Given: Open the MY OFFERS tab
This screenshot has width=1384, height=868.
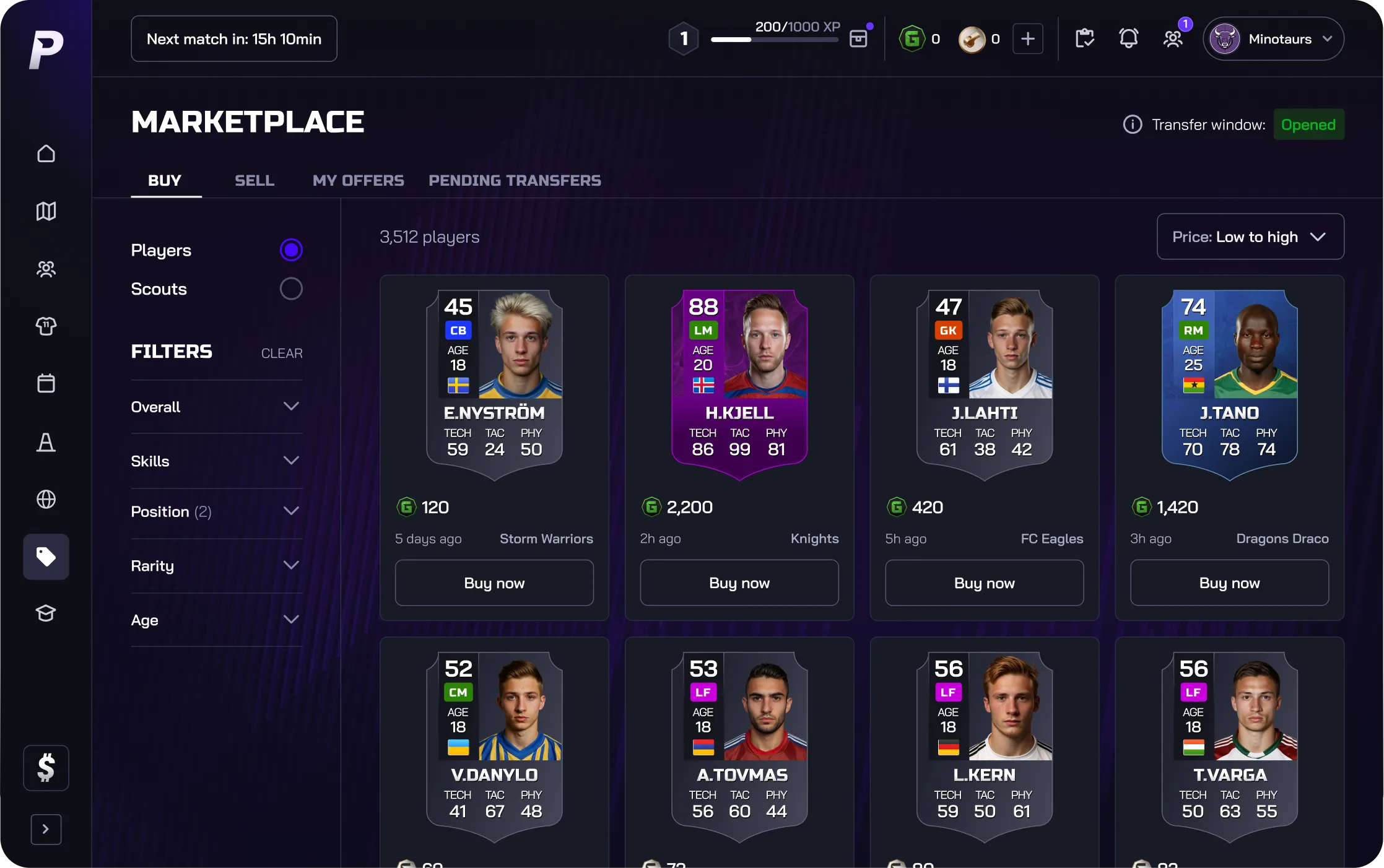Looking at the screenshot, I should coord(358,180).
